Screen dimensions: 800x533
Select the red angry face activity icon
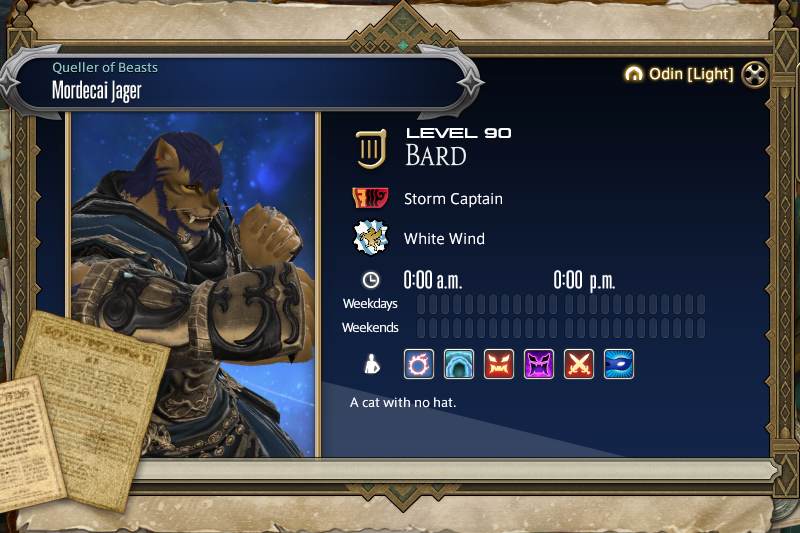[x=499, y=364]
